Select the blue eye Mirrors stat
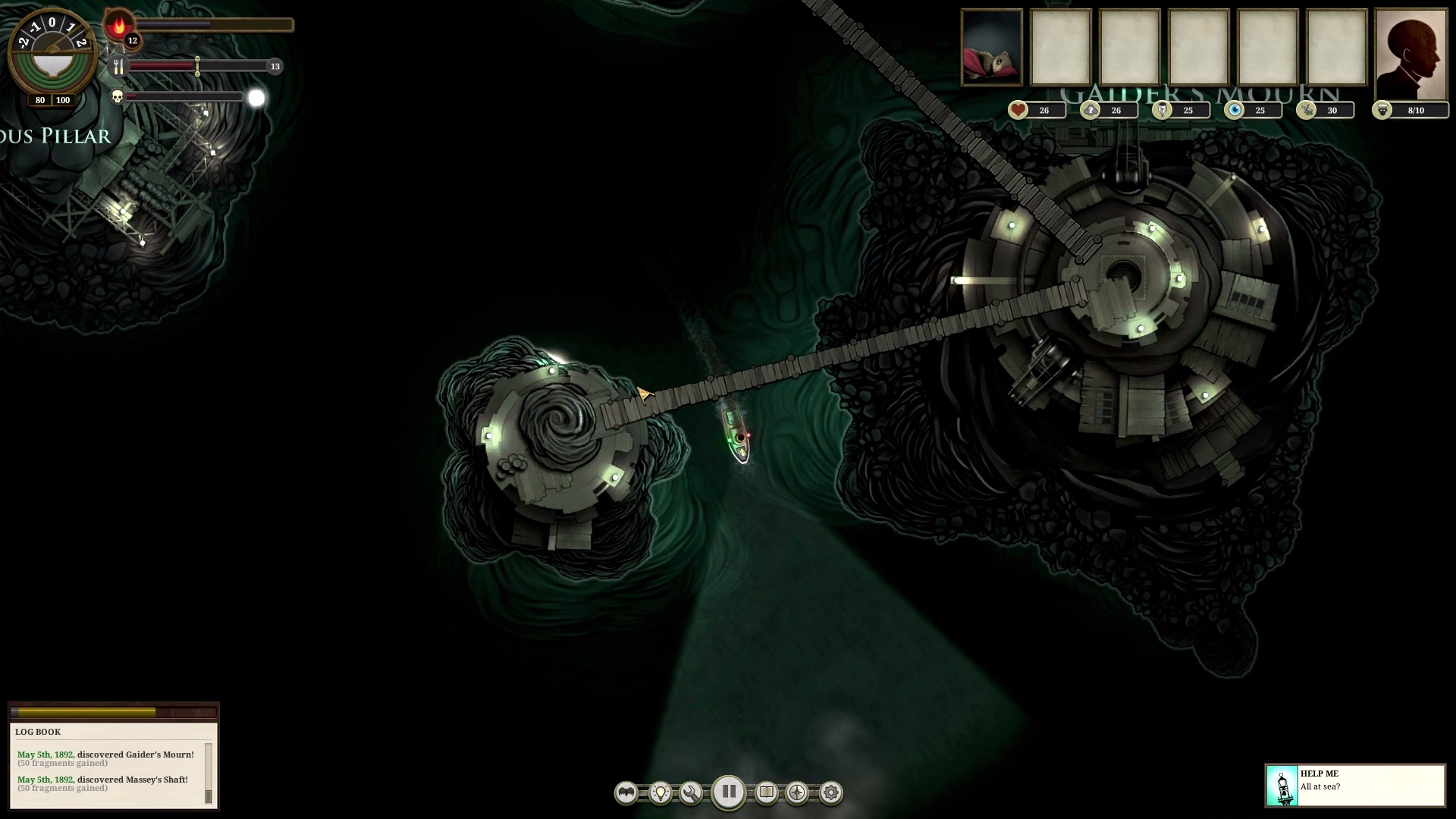1456x819 pixels. coord(1235,111)
